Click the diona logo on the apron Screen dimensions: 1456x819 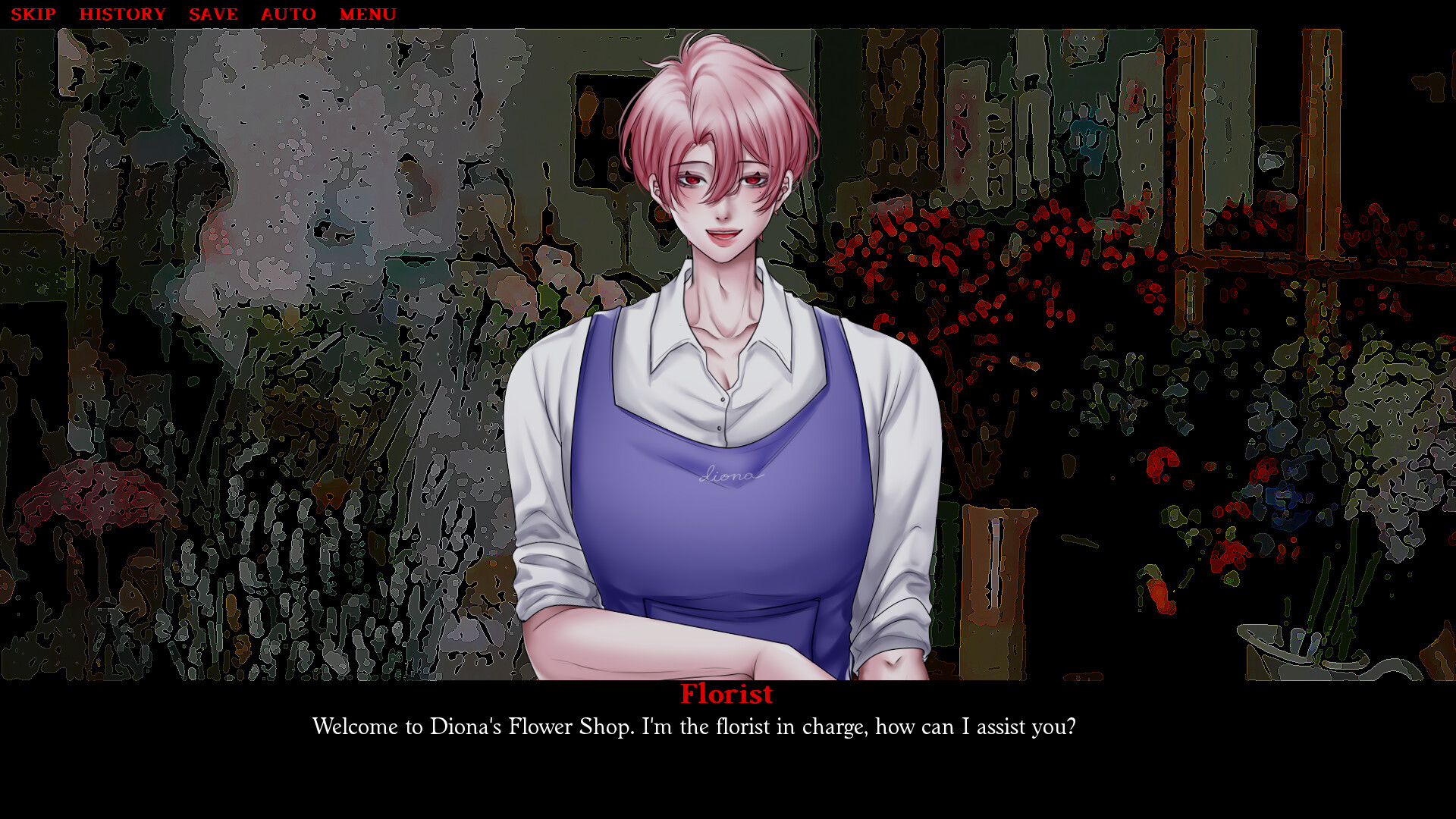click(730, 476)
